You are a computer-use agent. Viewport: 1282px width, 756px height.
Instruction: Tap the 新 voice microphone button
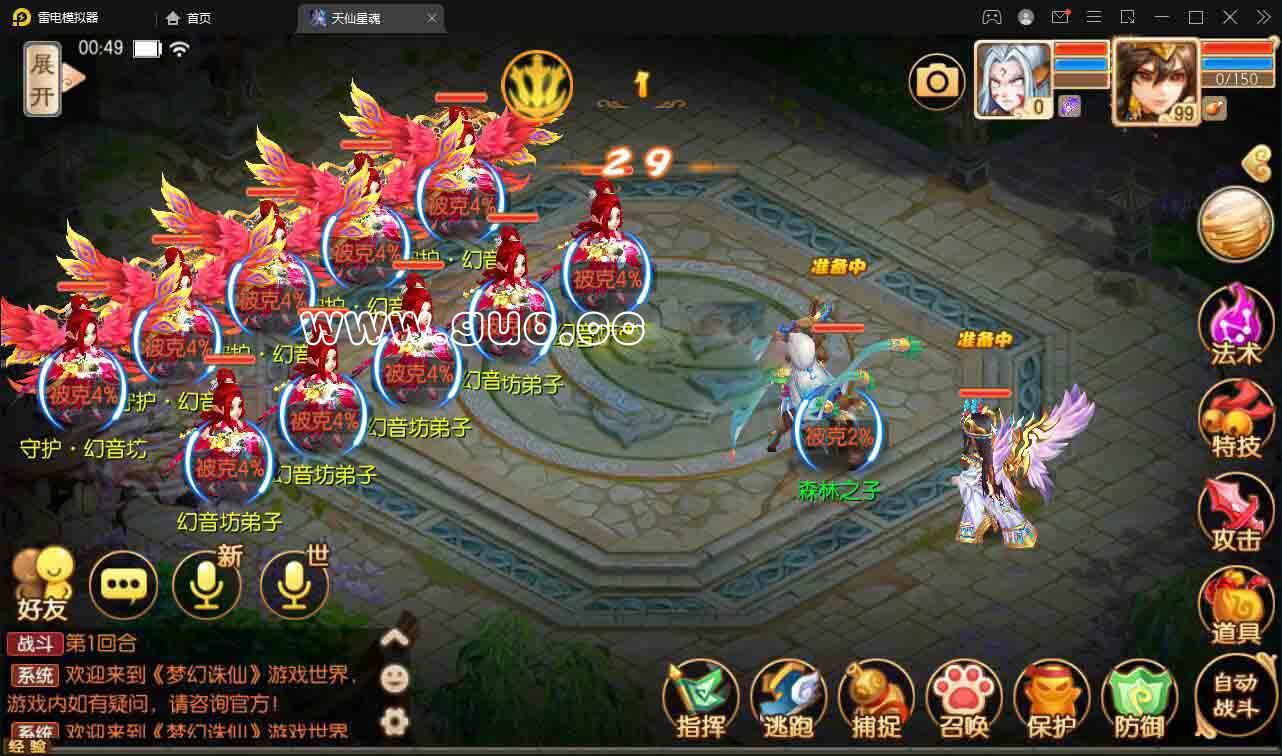point(207,584)
